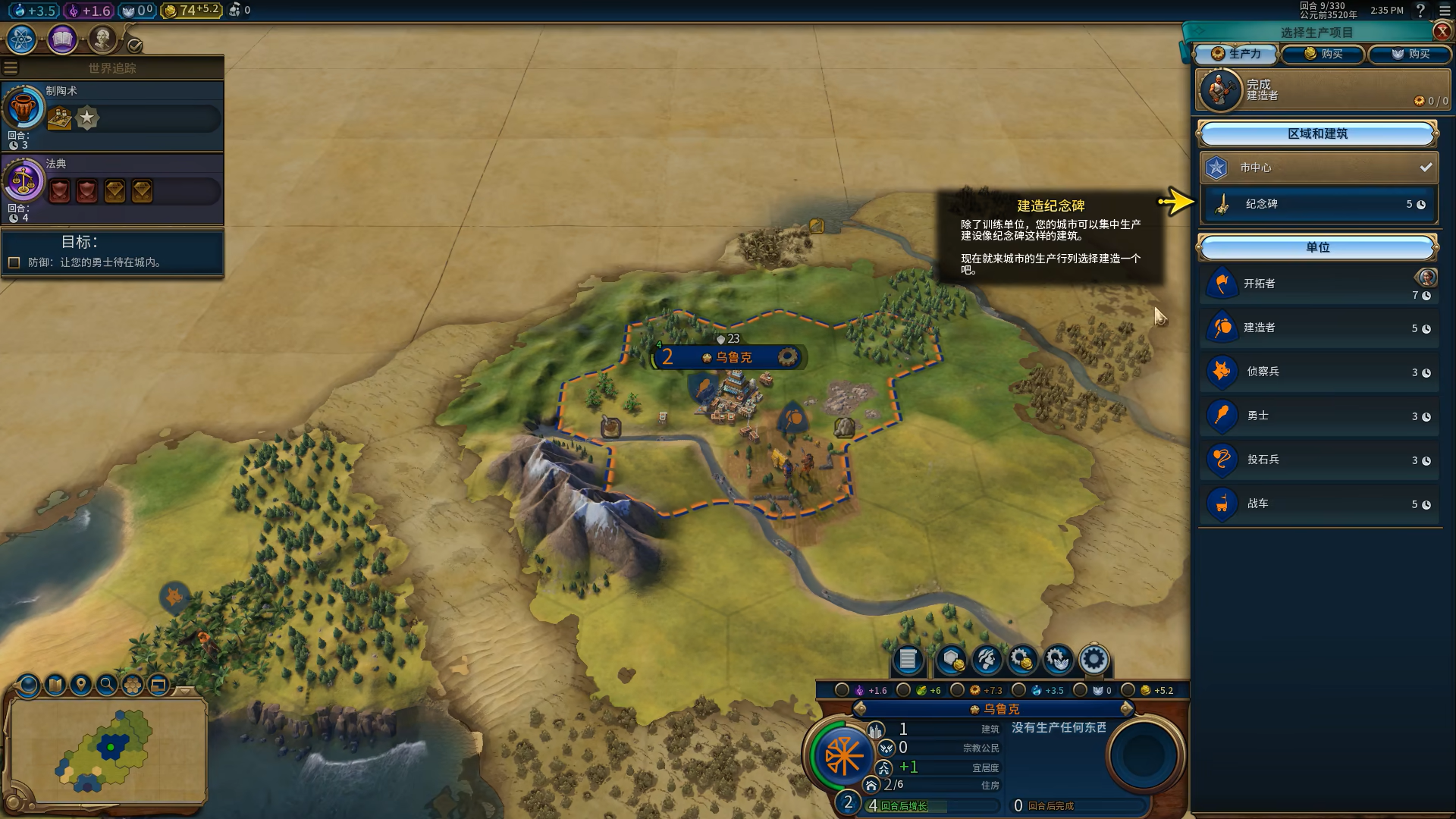Open the civics tree book button

(62, 39)
